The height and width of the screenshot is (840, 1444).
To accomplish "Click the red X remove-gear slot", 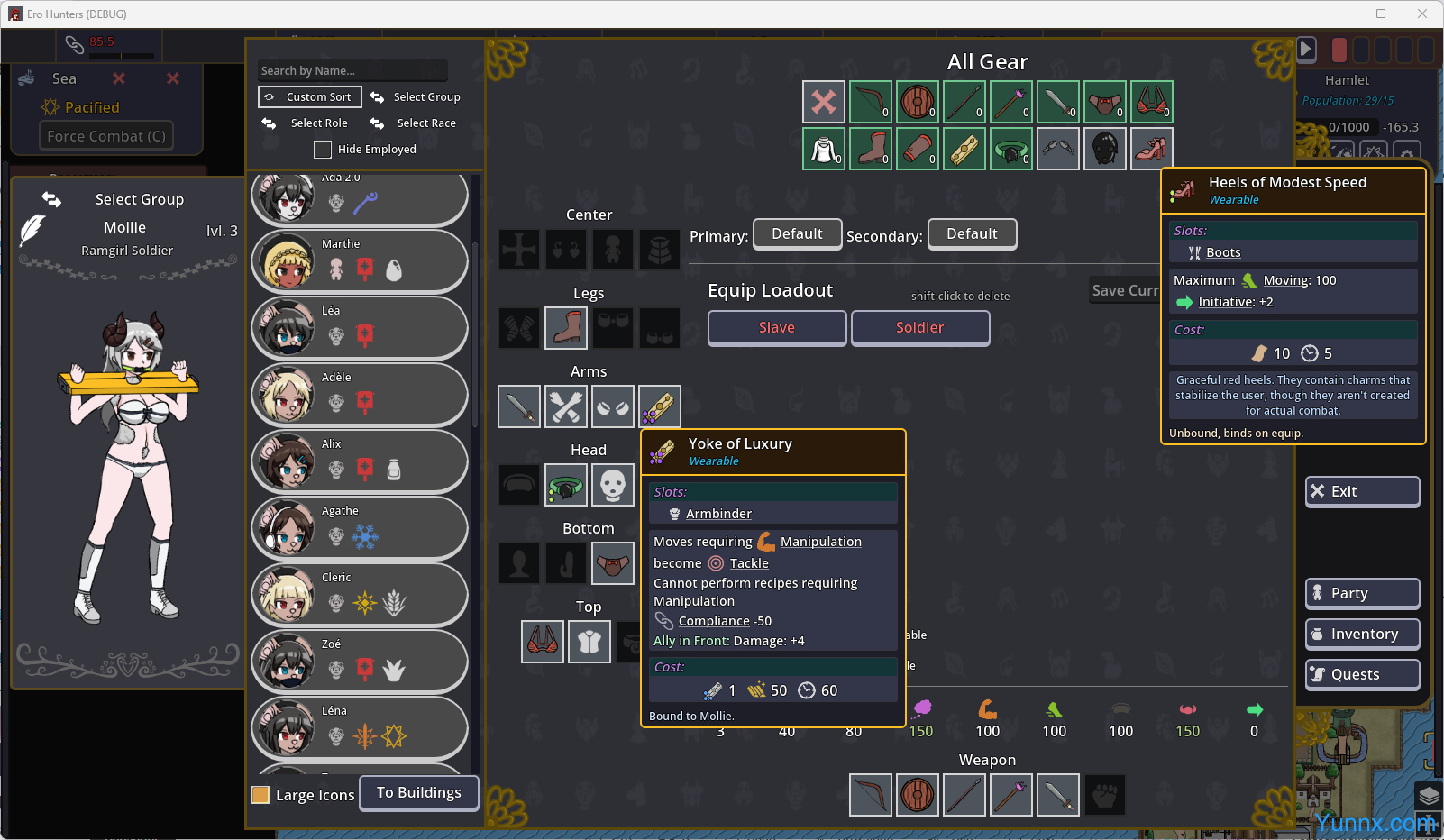I will pos(824,102).
